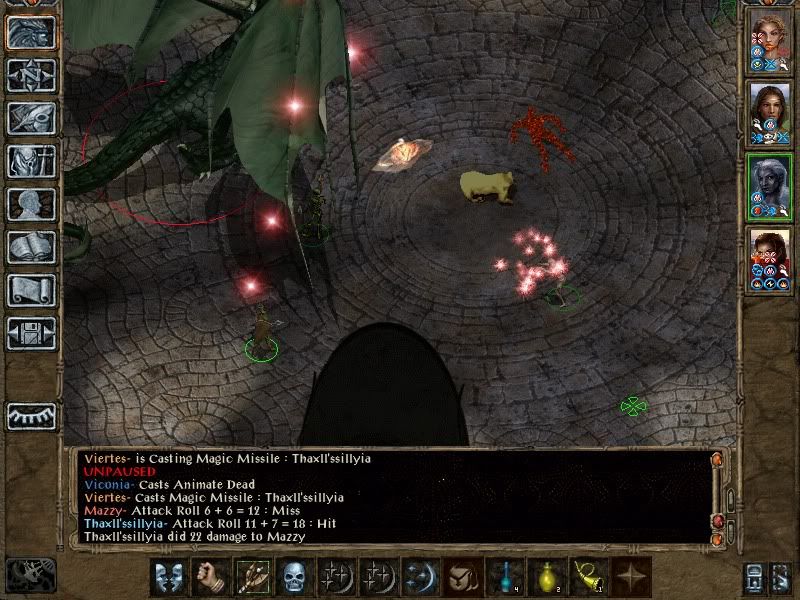This screenshot has width=800, height=600.
Task: Open the priest scroll screen
Action: pyautogui.click(x=31, y=290)
